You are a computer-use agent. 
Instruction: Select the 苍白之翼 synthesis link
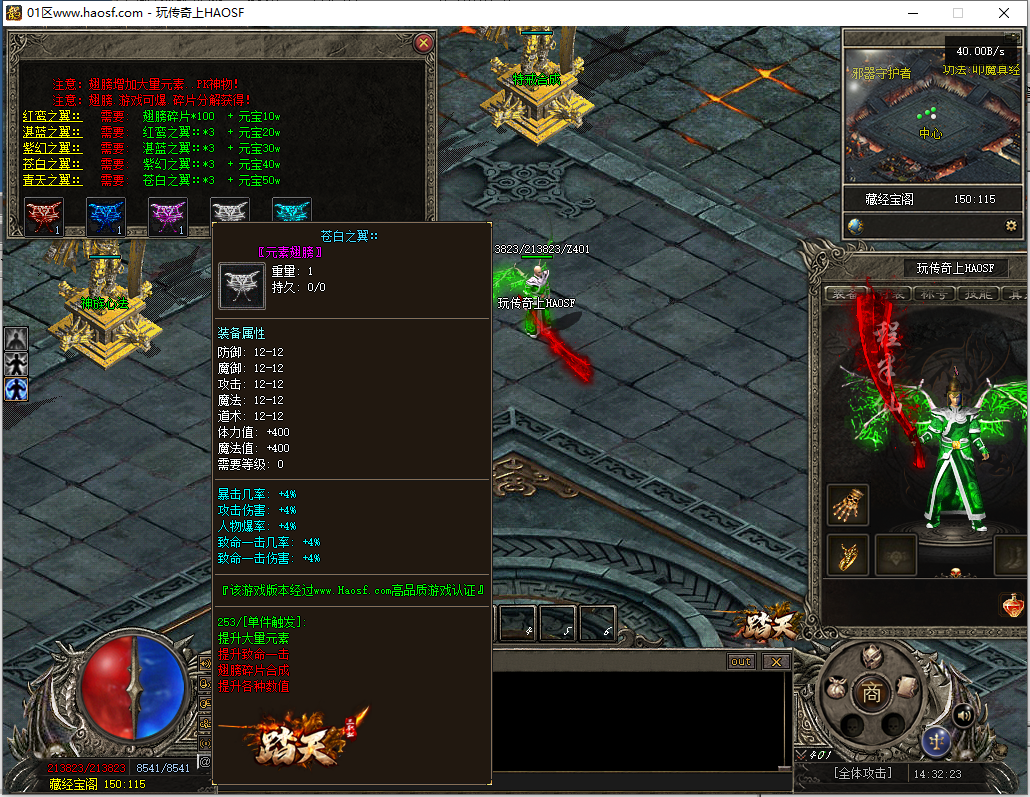tap(51, 165)
